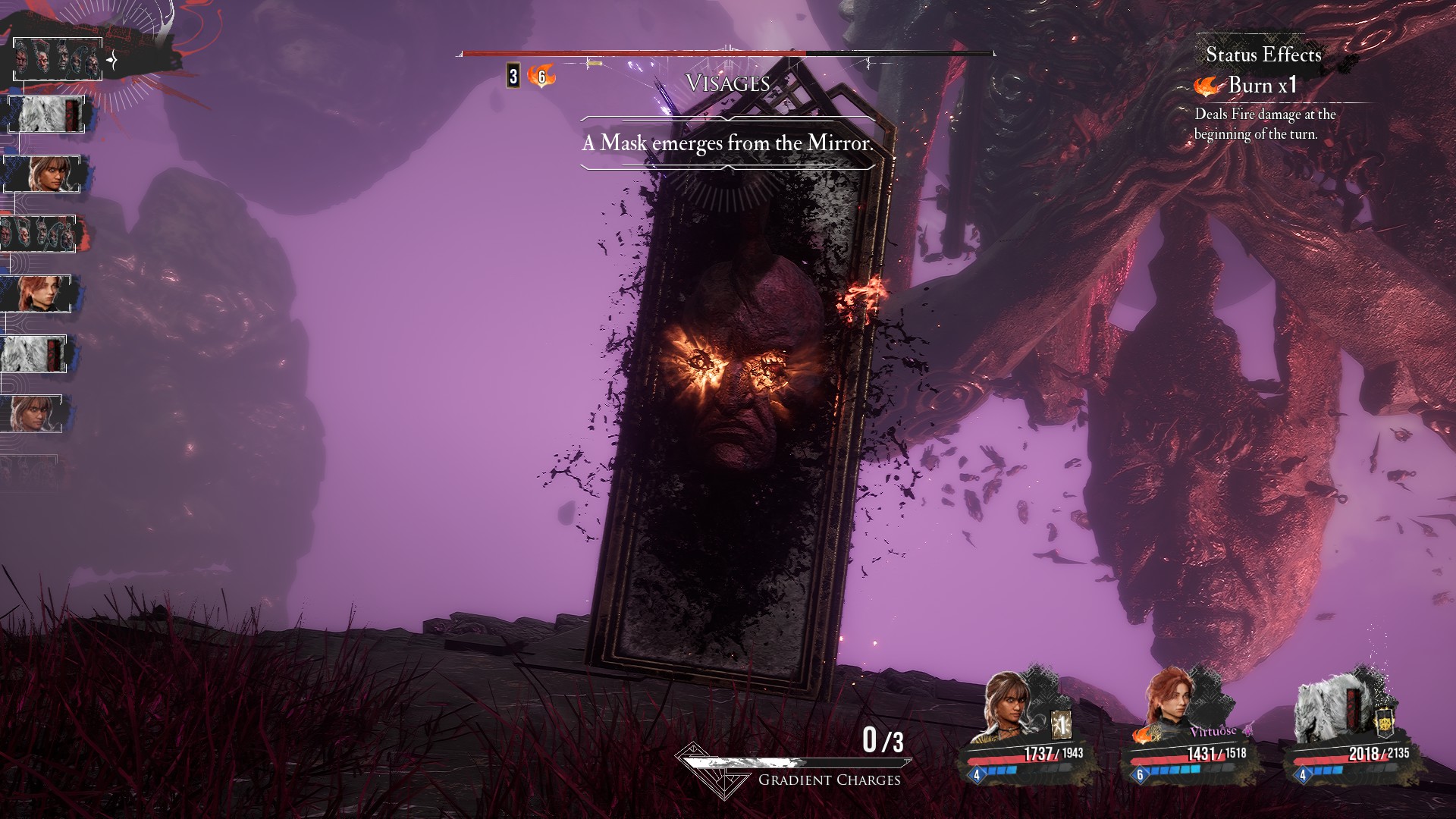1456x819 pixels.
Task: Click the shield counter beside the enemy's Burn icon
Action: [x=513, y=76]
